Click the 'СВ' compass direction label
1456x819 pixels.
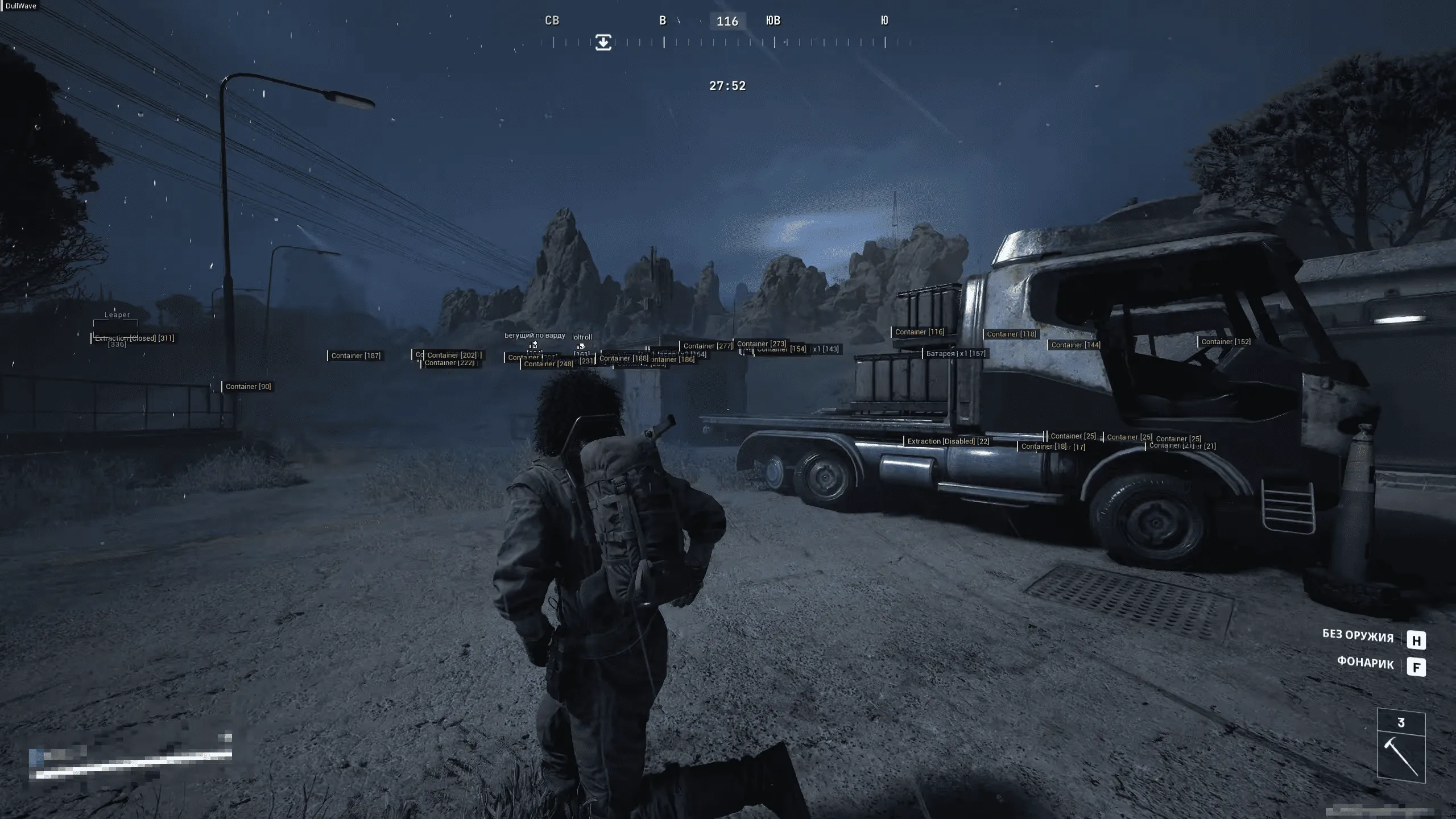552,20
